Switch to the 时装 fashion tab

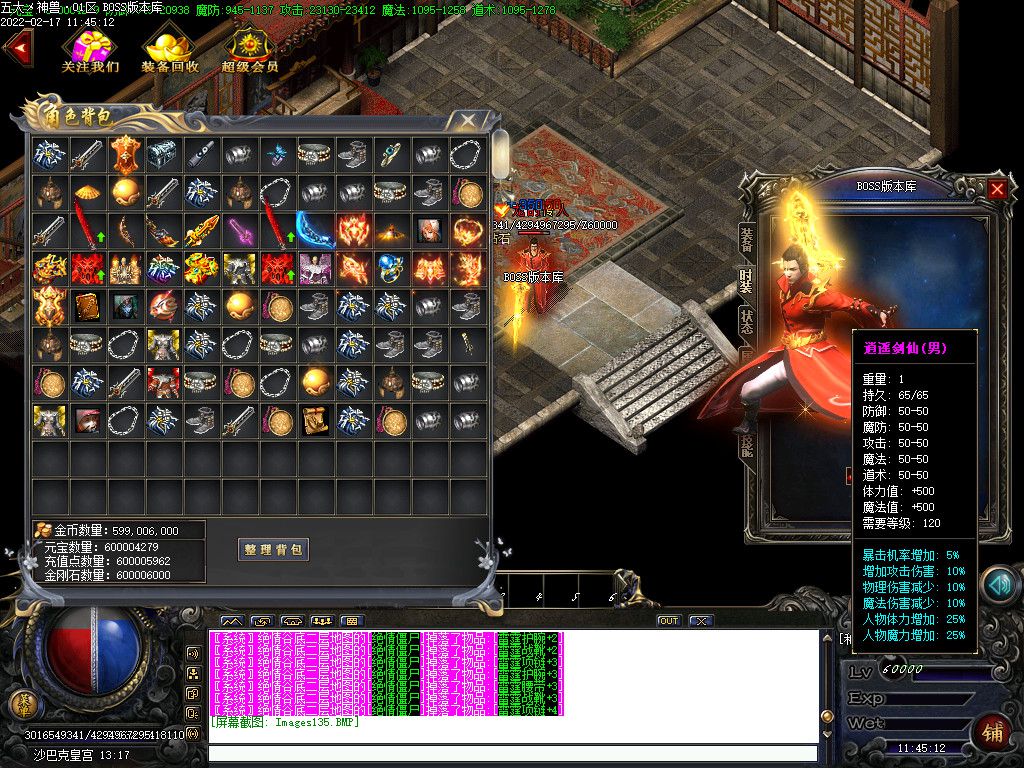pos(747,281)
